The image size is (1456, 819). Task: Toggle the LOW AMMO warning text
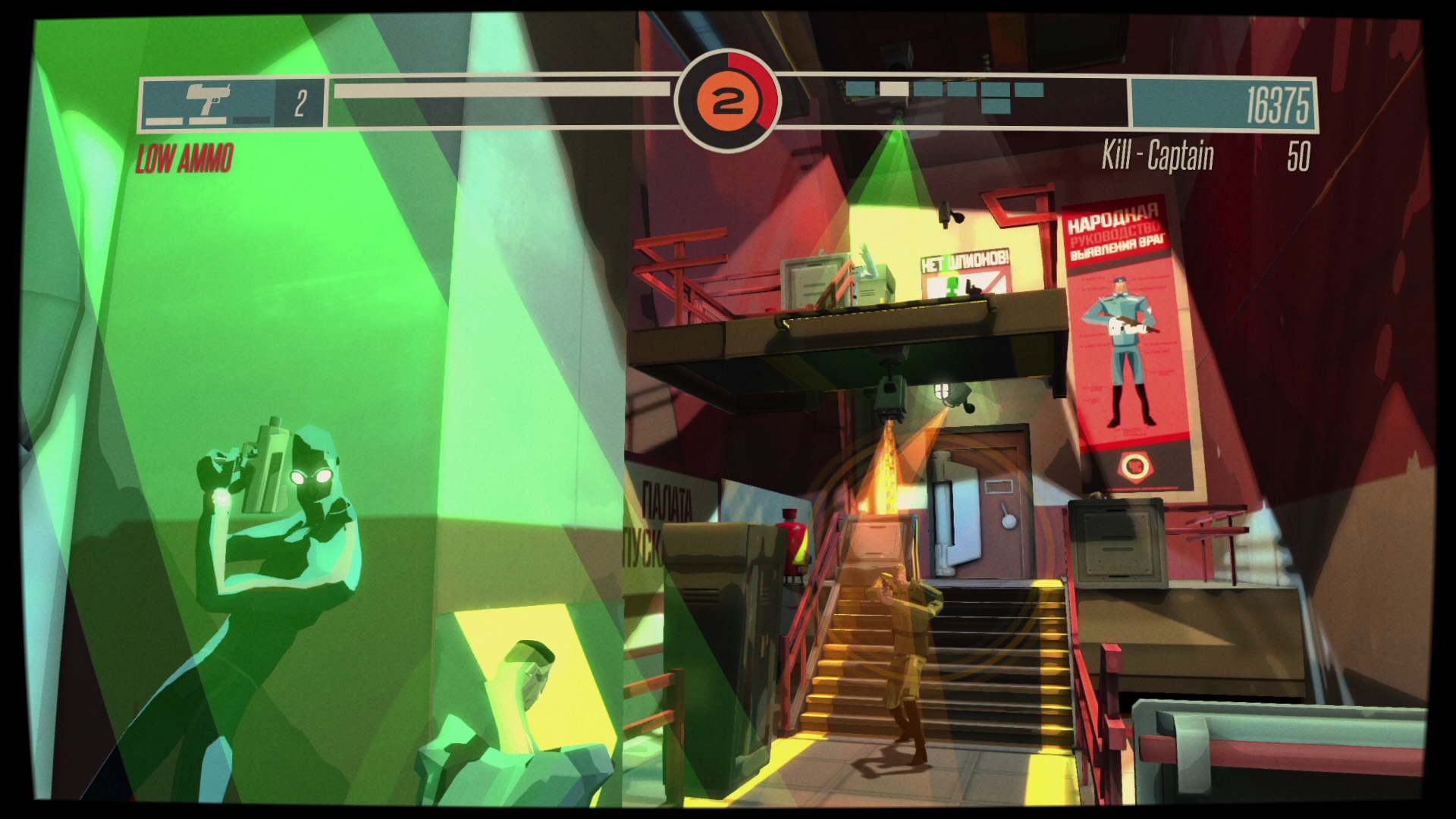coord(184,157)
